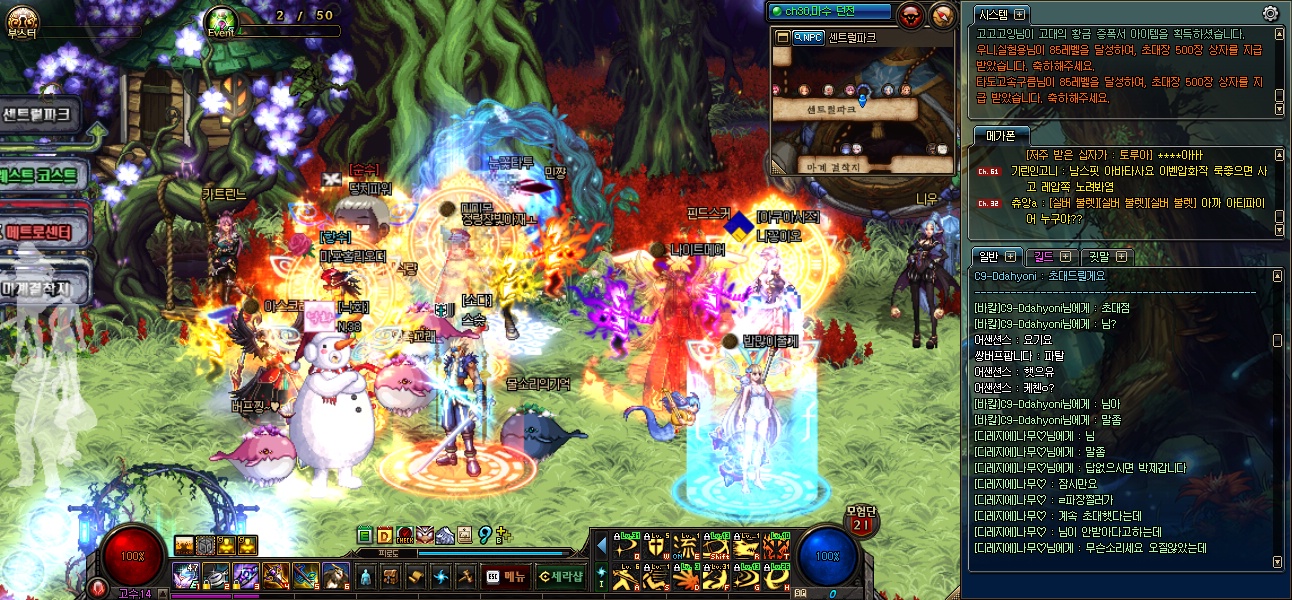Choose the 마계결착지 area sign
Screen dimensions: 1292x600
click(x=40, y=289)
